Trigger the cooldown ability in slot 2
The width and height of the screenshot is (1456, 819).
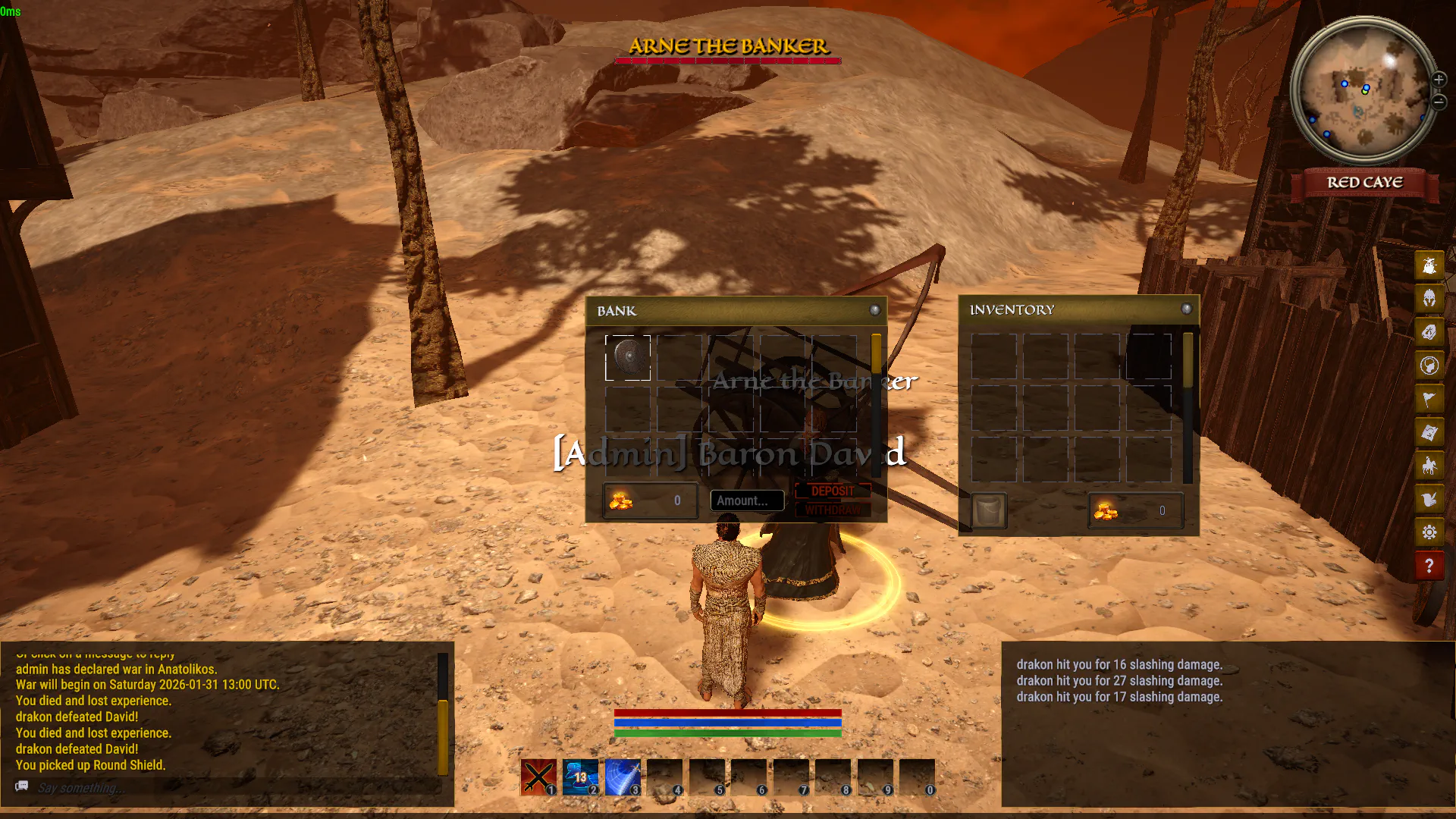coord(580,777)
